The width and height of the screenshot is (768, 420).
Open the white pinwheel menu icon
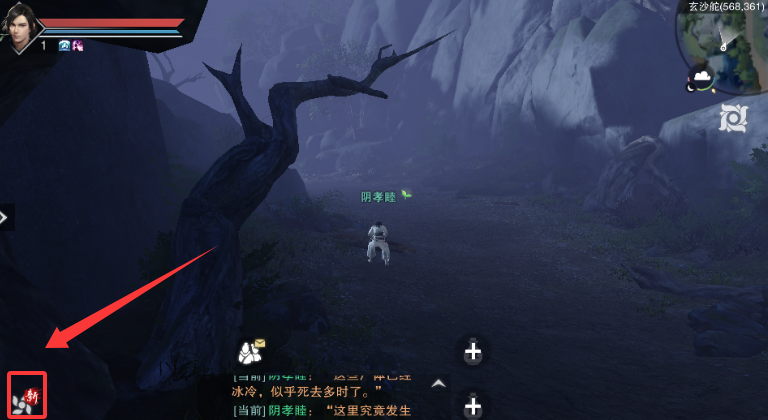coord(733,119)
